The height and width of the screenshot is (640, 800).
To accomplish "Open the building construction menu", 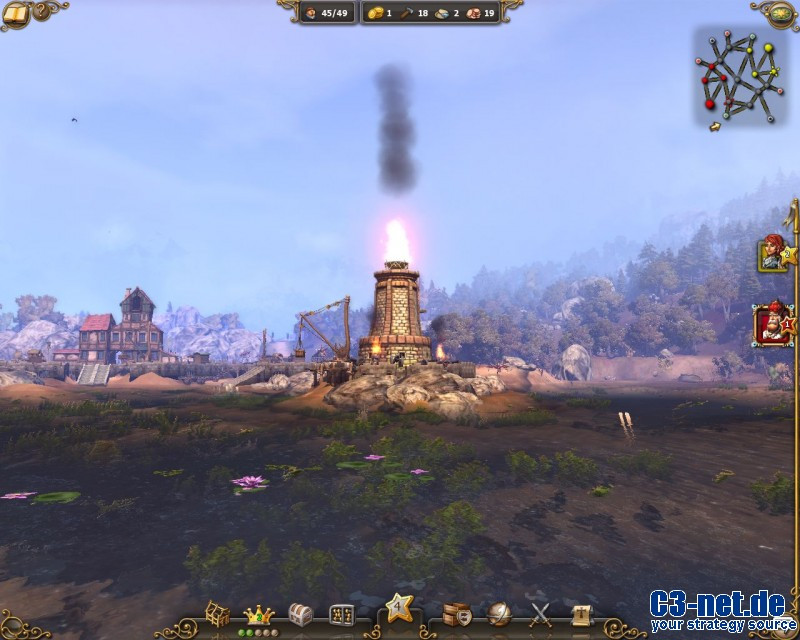I will click(x=218, y=613).
